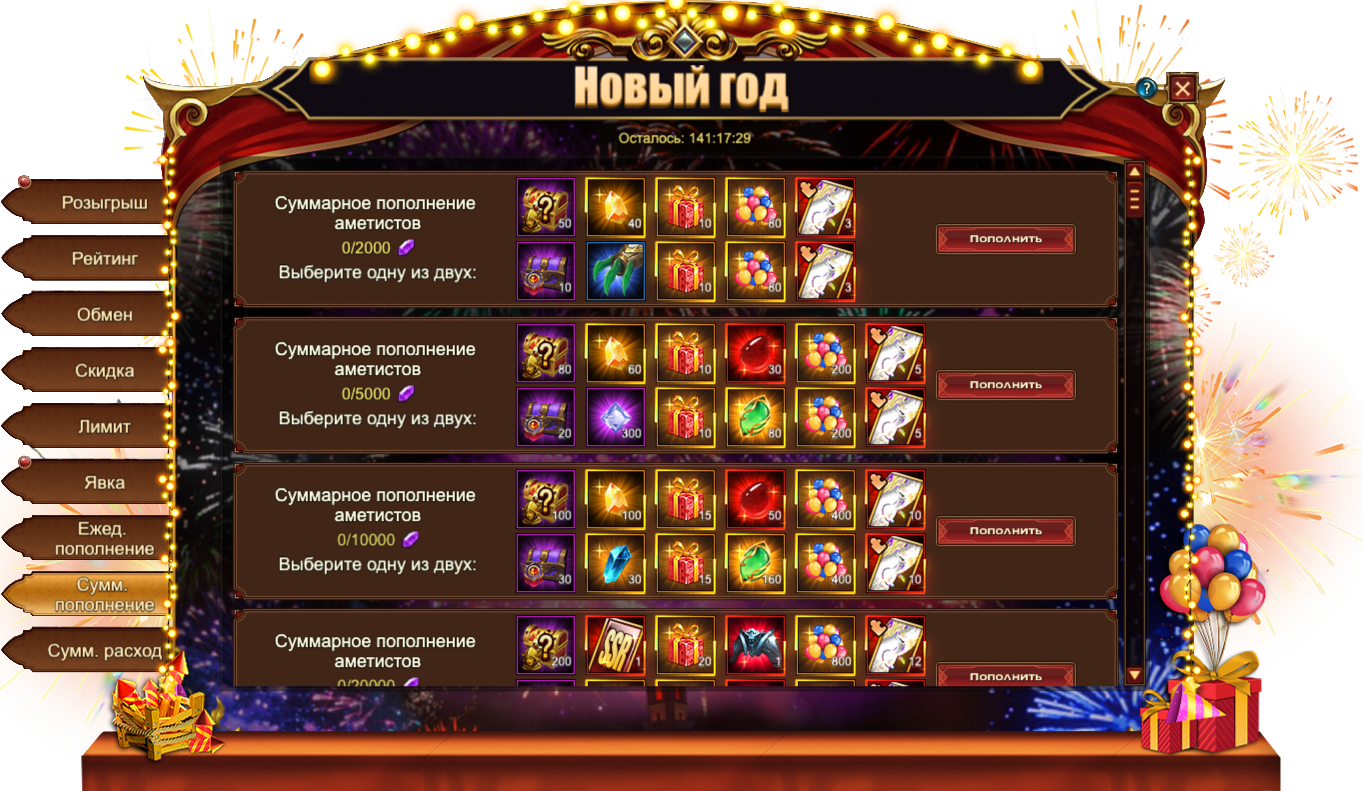Click Пополнить for the 0/2000 amethyst reward
Screen dimensions: 1363x791
pyautogui.click(x=1005, y=239)
